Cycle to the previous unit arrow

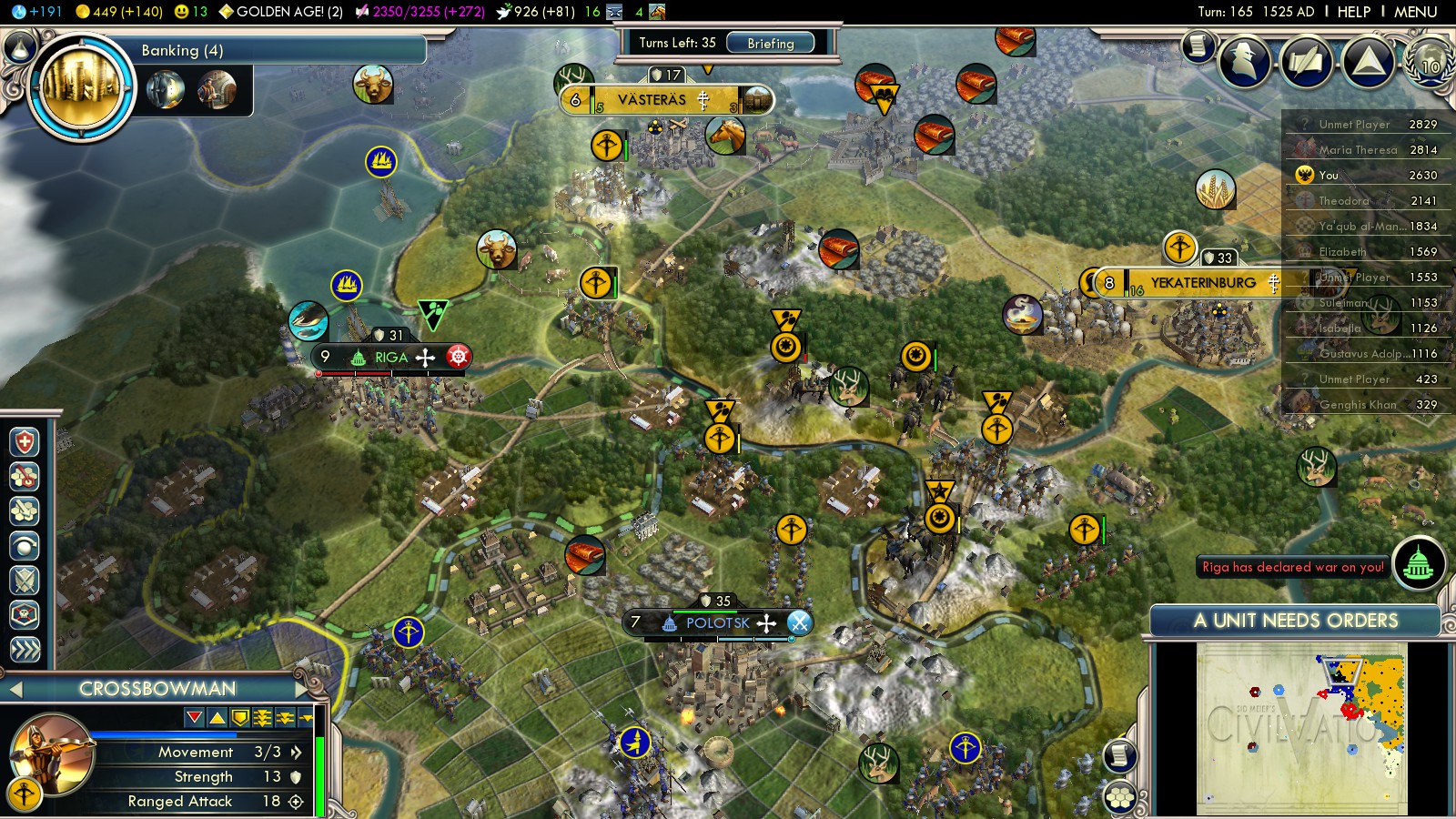pyautogui.click(x=15, y=689)
